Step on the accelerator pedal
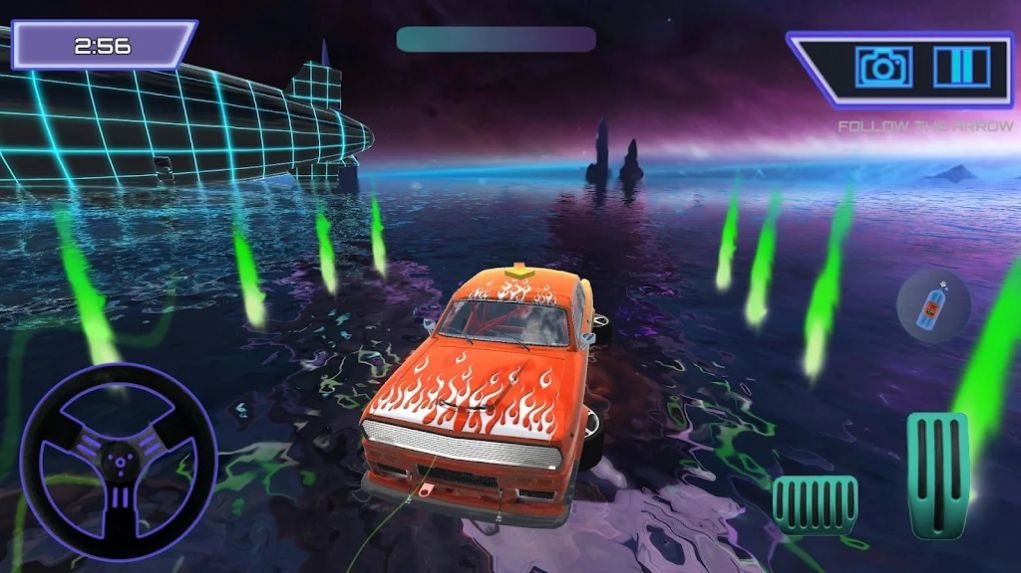 point(937,471)
